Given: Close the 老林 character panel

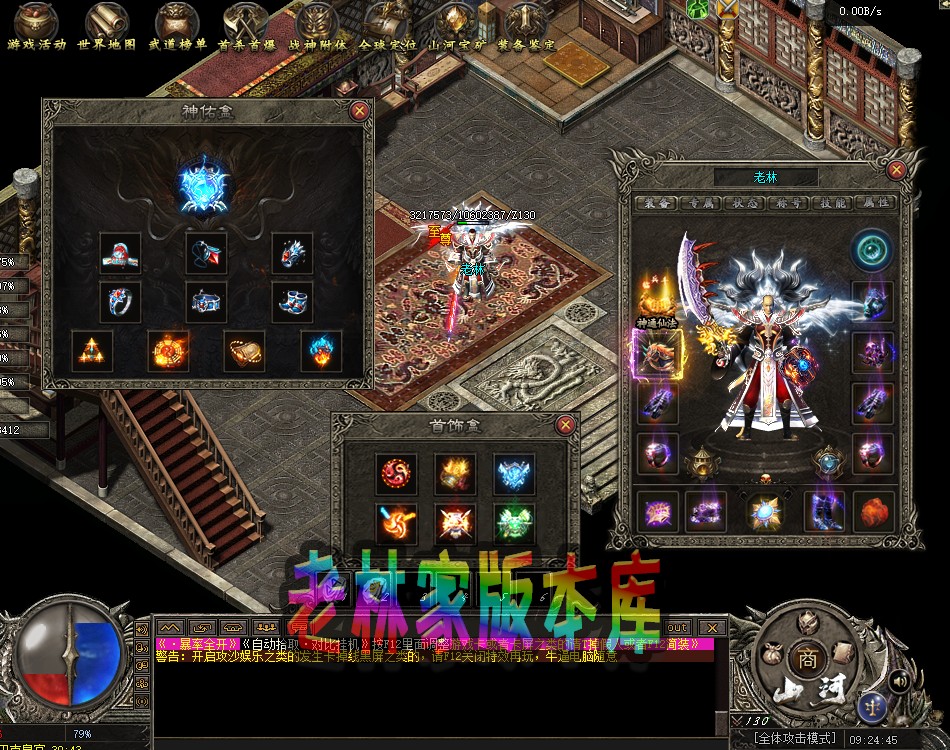Looking at the screenshot, I should (x=896, y=170).
